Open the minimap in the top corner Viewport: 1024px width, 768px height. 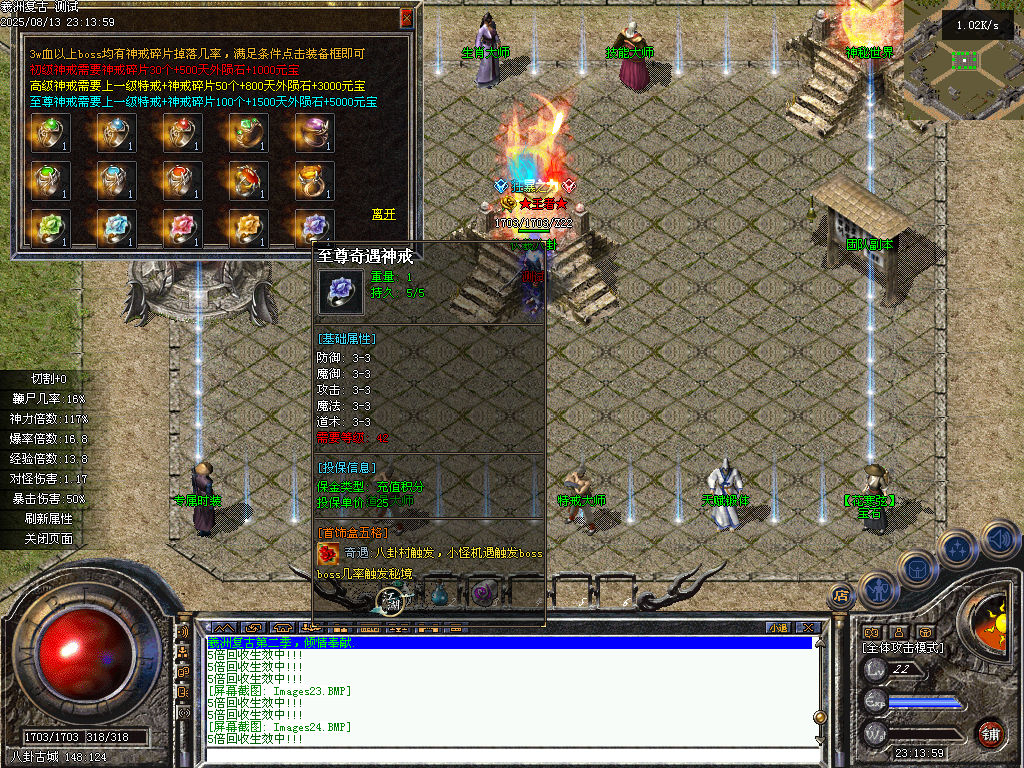(964, 60)
